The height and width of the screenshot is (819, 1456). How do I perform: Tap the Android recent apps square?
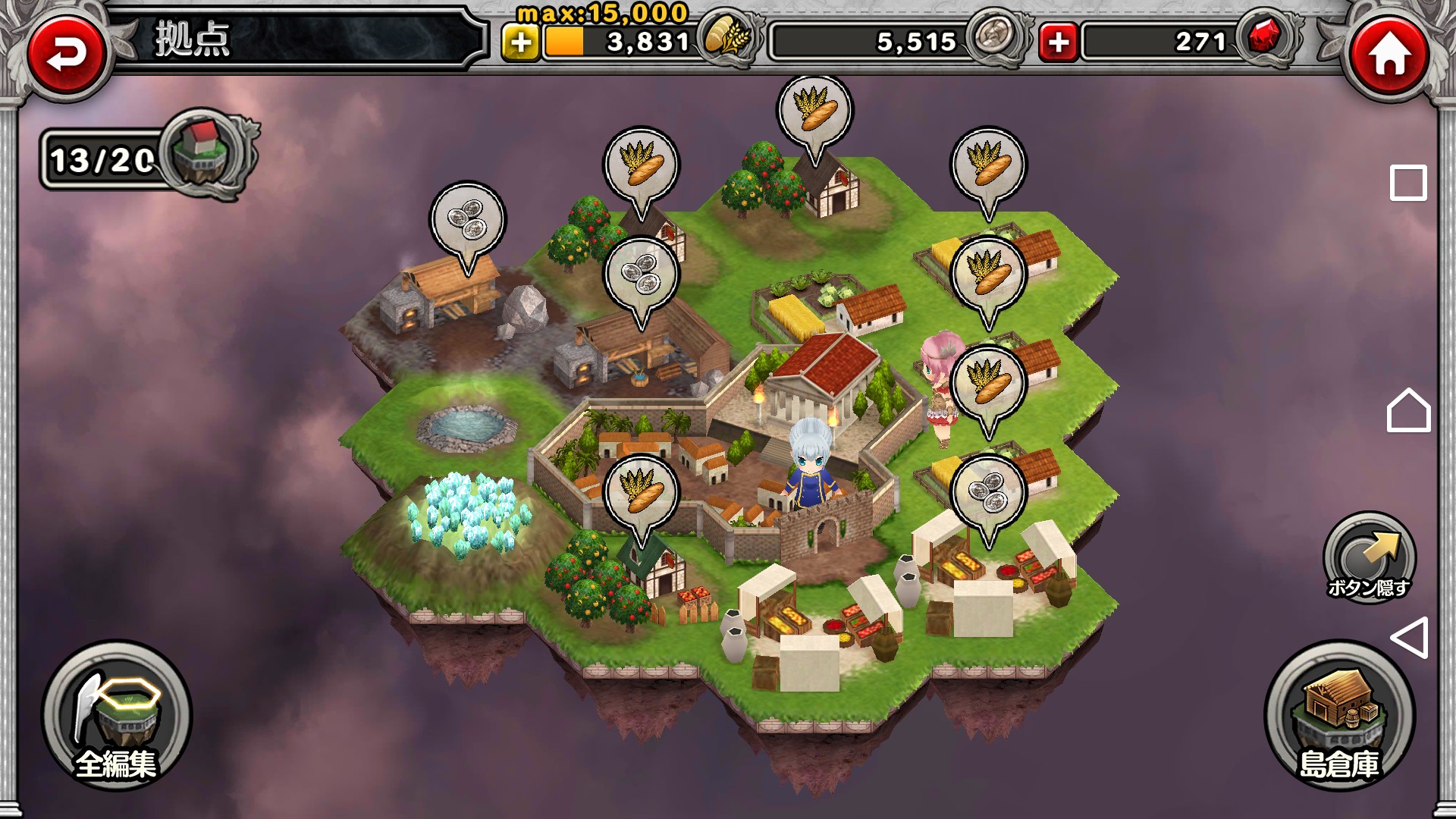(1407, 183)
